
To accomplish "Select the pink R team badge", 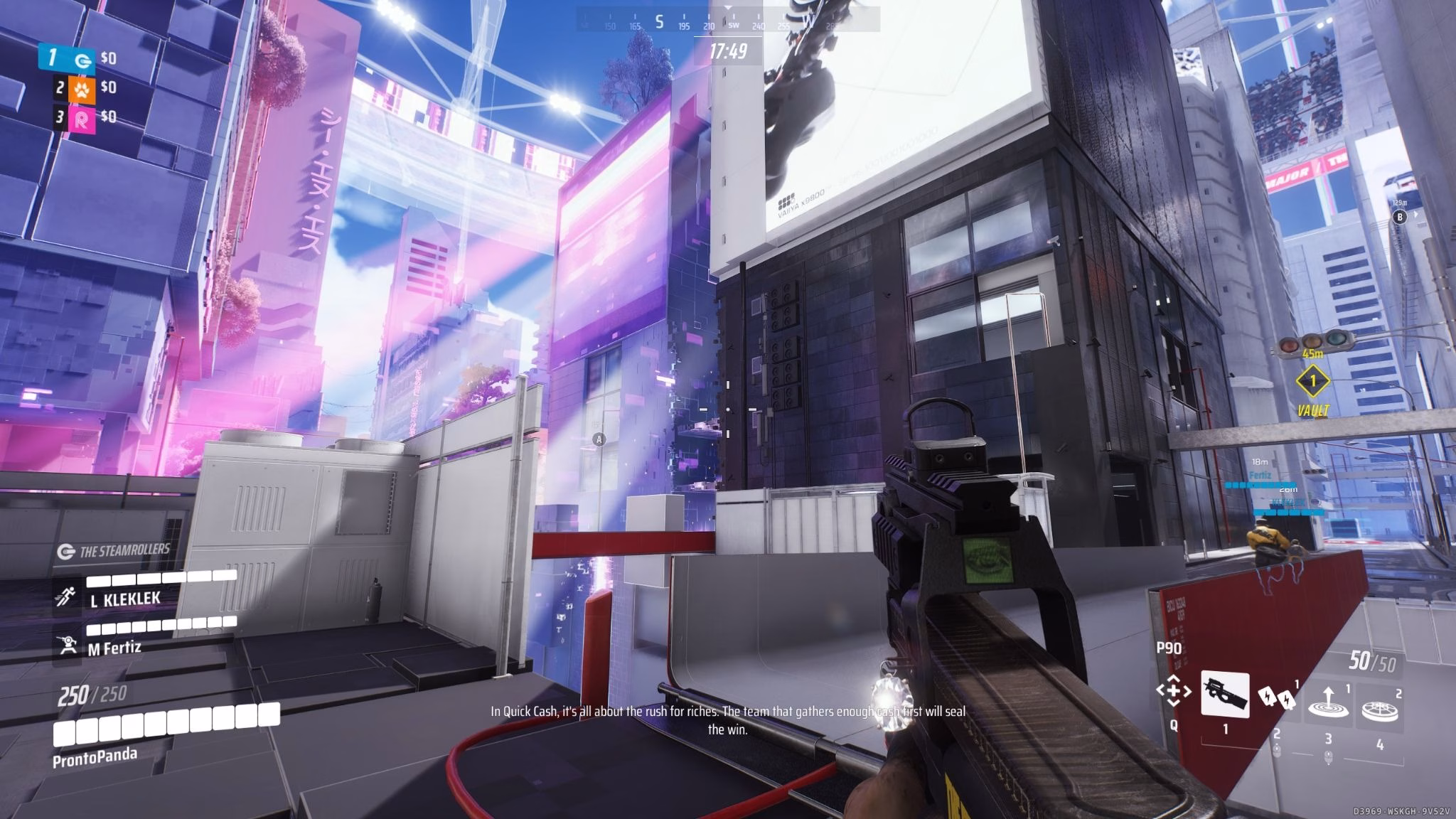I will tap(82, 119).
